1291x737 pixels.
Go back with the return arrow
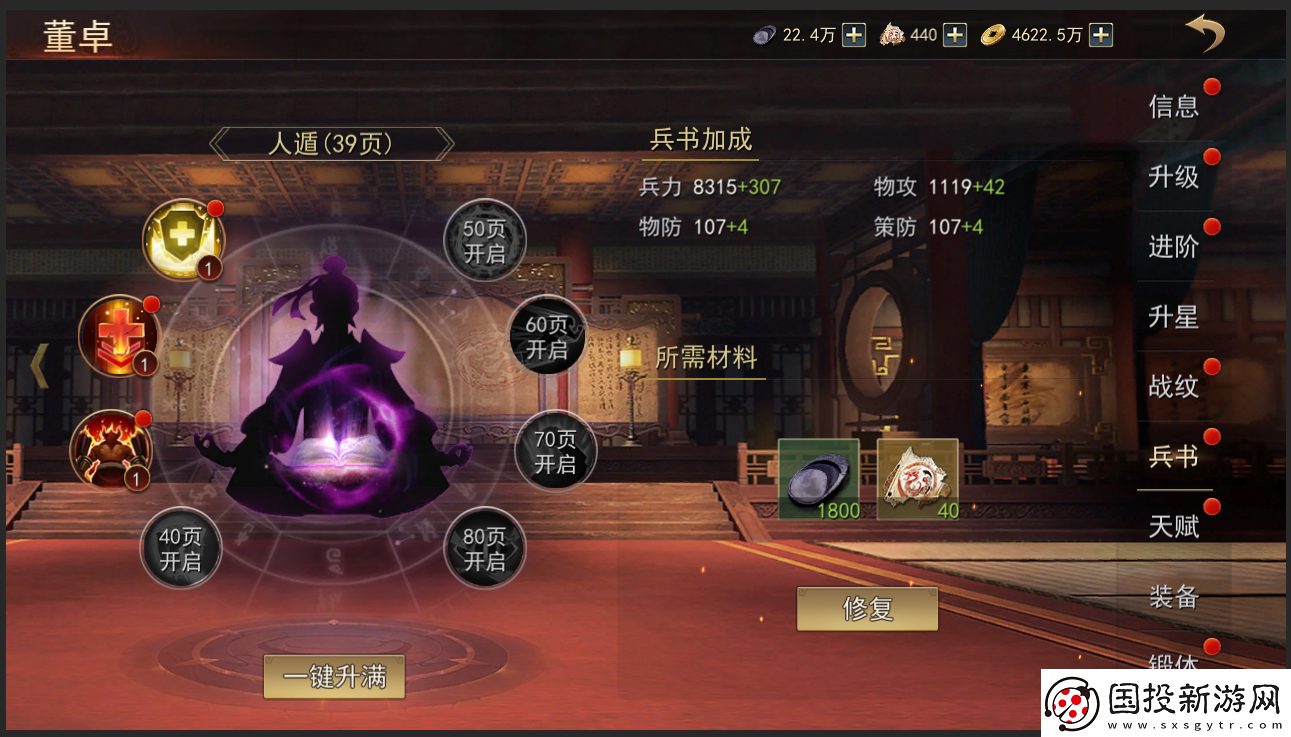point(1204,34)
